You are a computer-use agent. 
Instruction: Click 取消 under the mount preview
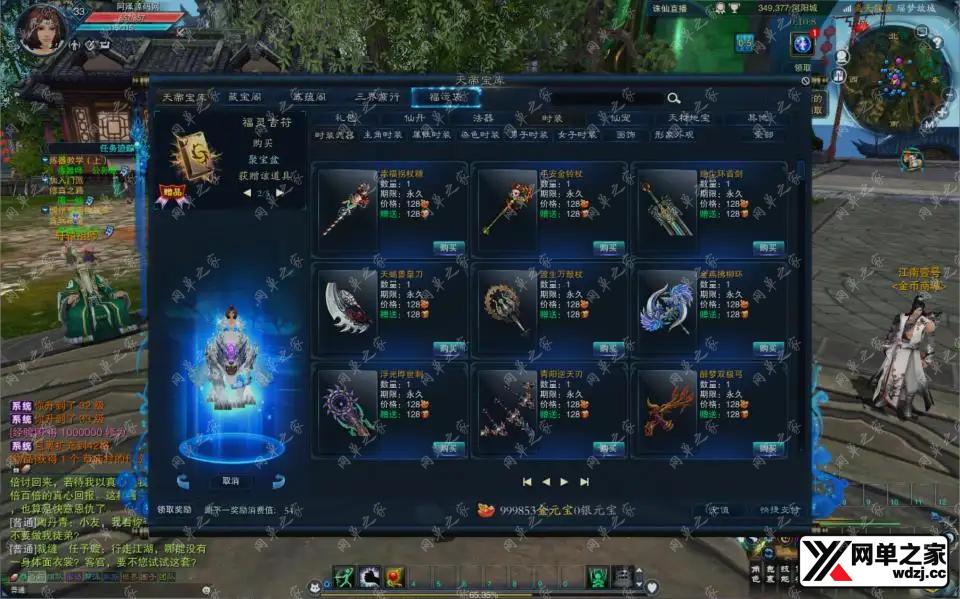point(231,481)
